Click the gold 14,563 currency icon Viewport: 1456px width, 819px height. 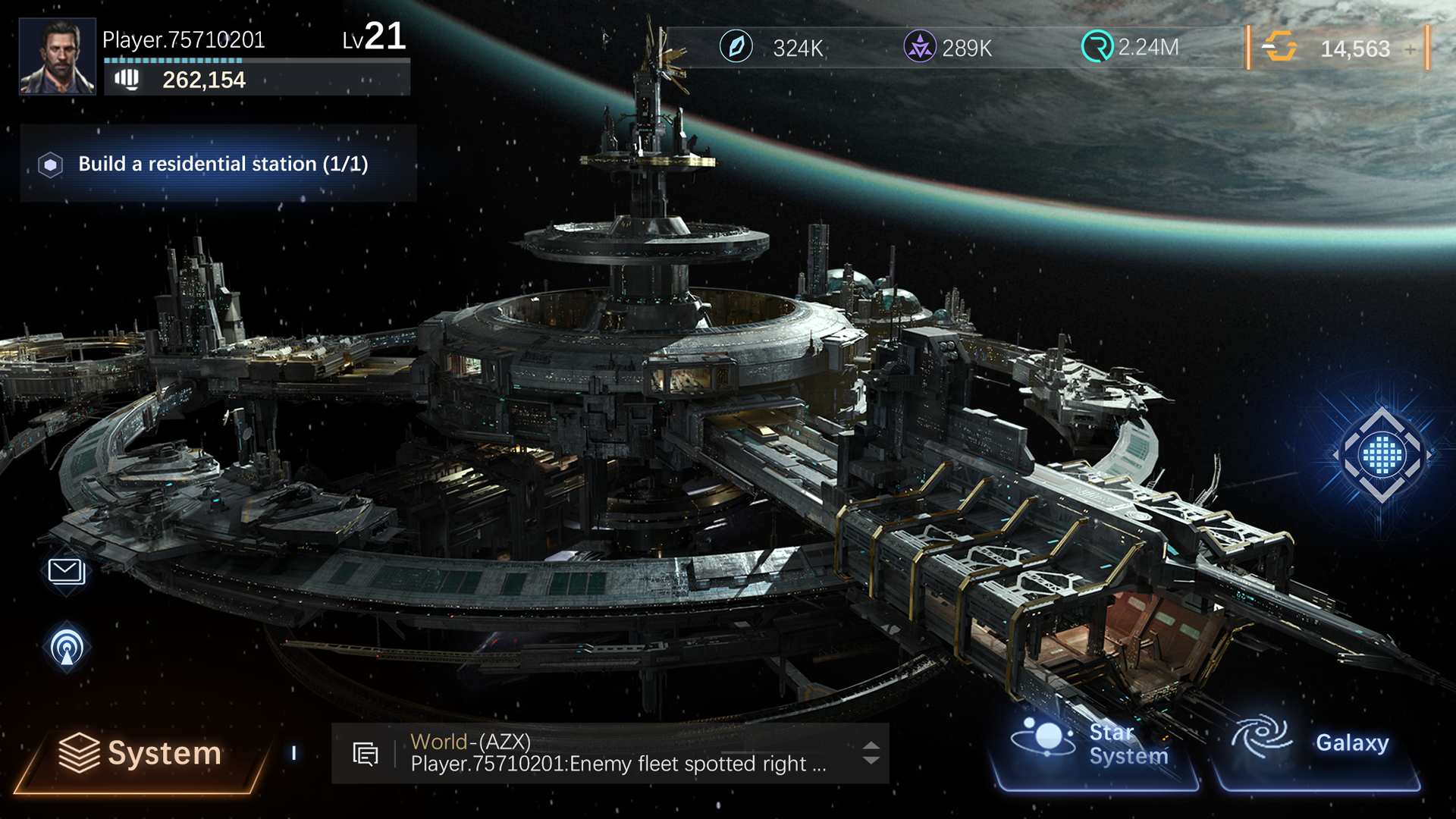pyautogui.click(x=1281, y=48)
